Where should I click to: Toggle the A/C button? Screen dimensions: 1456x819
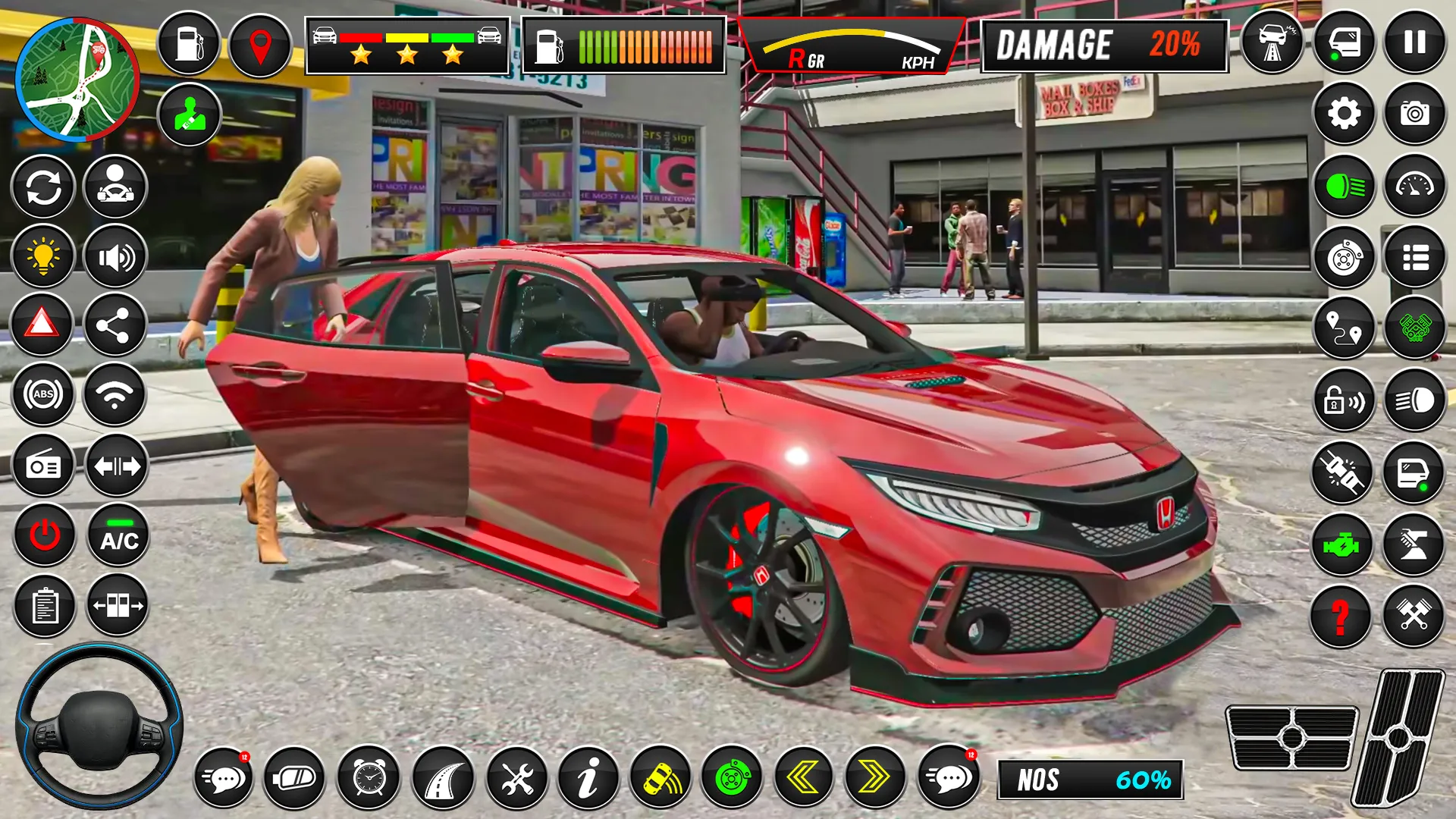[x=119, y=535]
